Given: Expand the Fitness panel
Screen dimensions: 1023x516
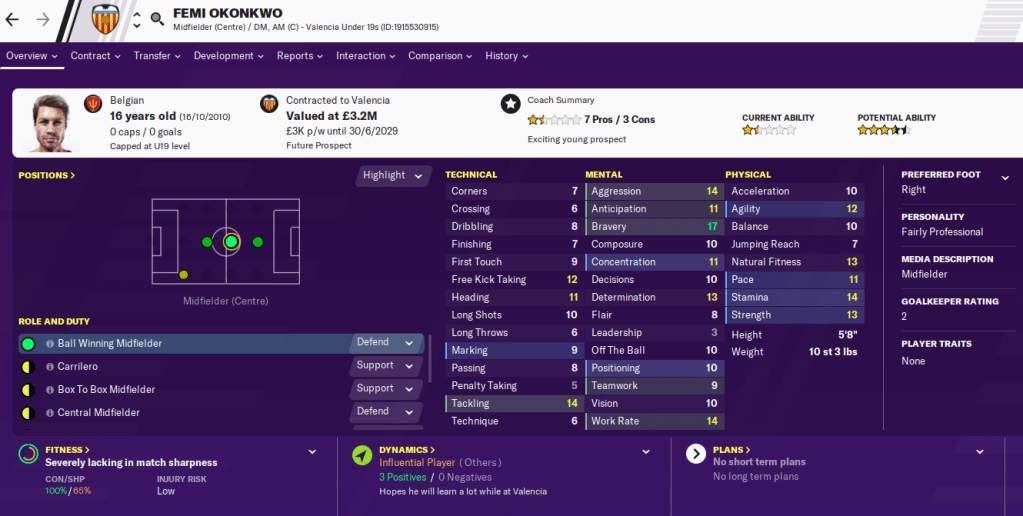Looking at the screenshot, I should coord(312,452).
